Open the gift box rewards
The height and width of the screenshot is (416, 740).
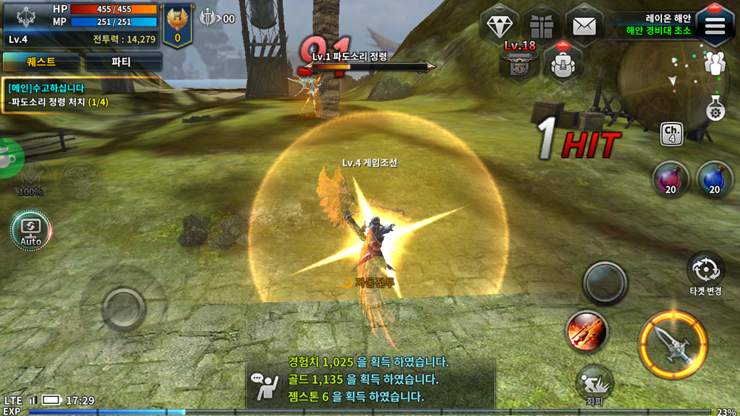point(542,26)
